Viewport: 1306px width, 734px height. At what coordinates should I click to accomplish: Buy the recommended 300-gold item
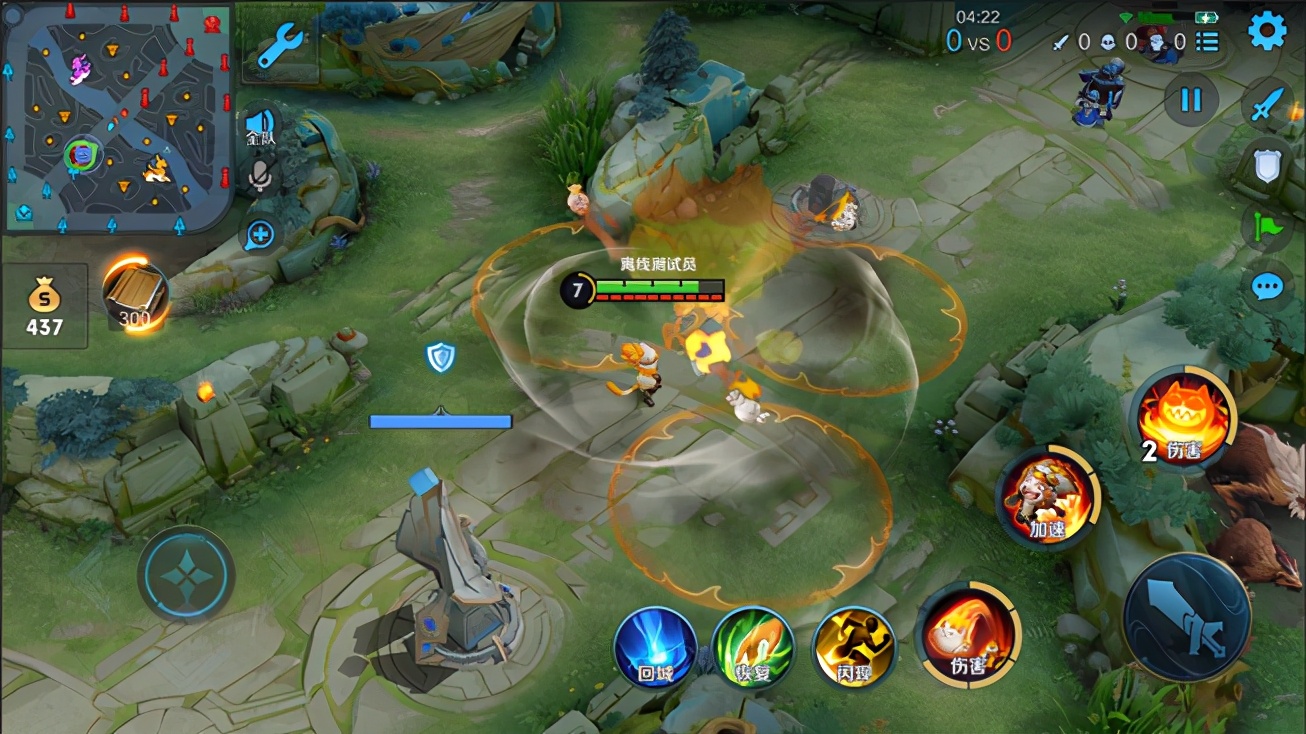pos(134,294)
